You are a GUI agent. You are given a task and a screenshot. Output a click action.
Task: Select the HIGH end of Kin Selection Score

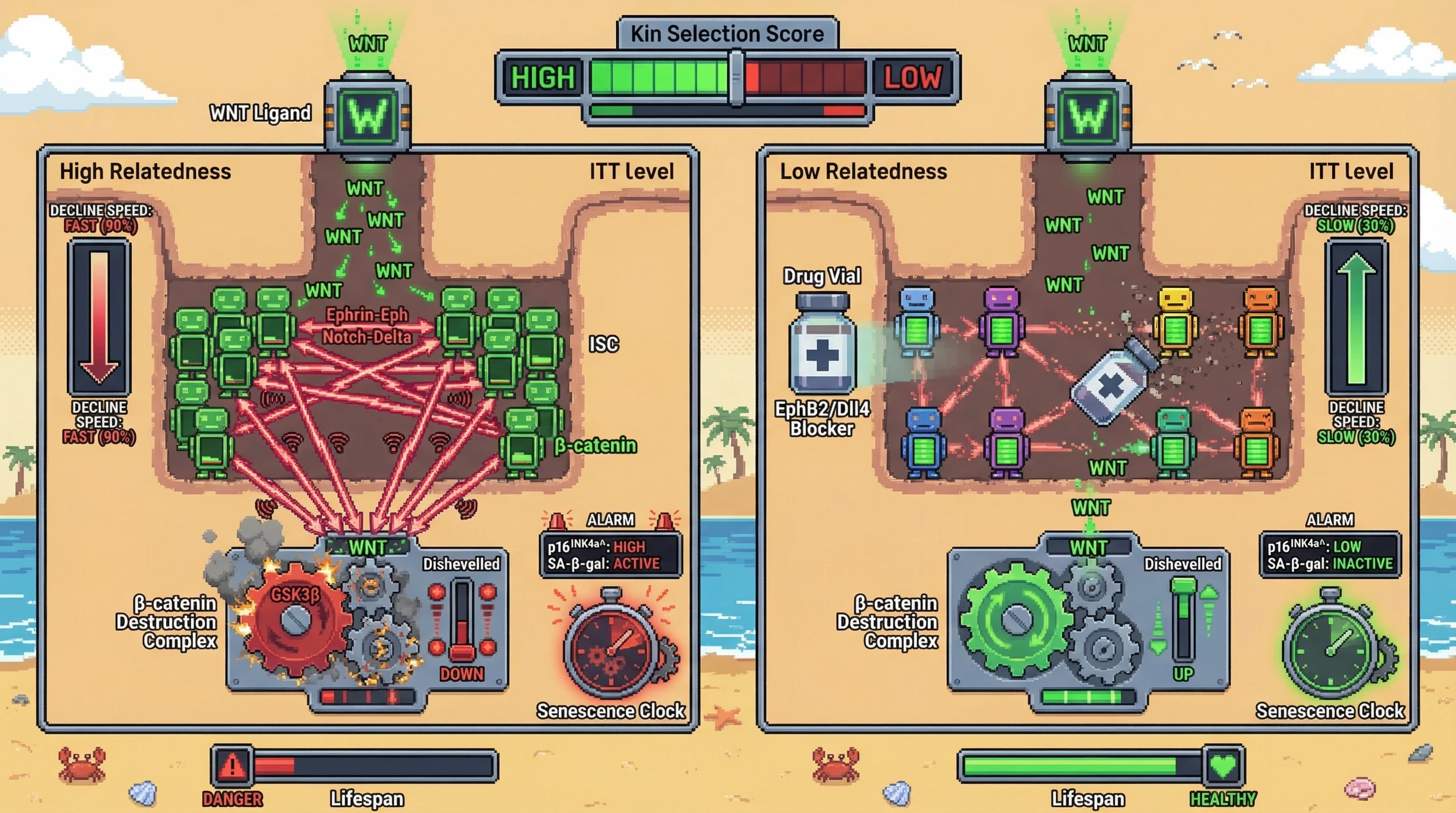point(543,77)
